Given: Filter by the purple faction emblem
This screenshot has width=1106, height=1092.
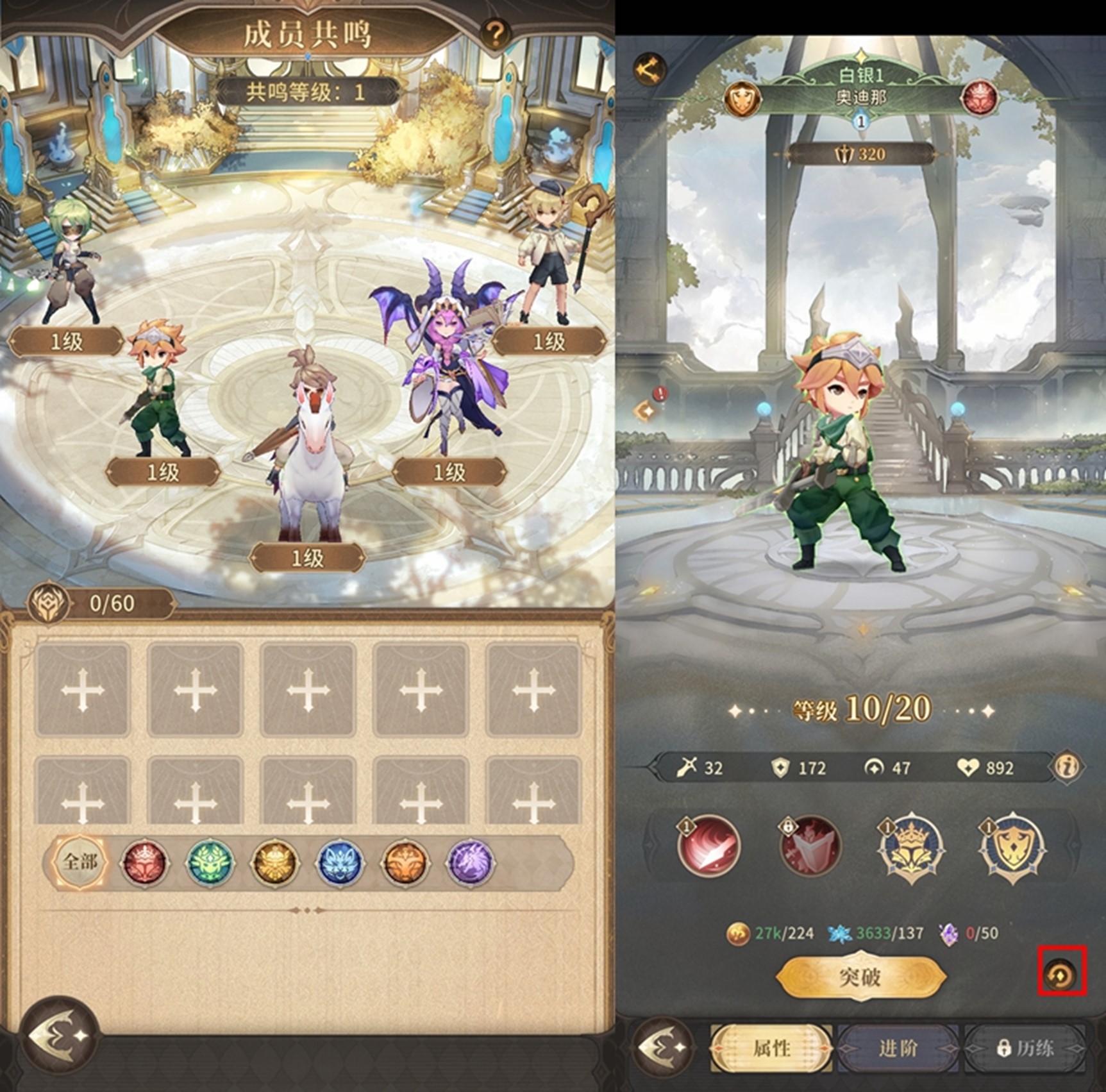Looking at the screenshot, I should (470, 862).
